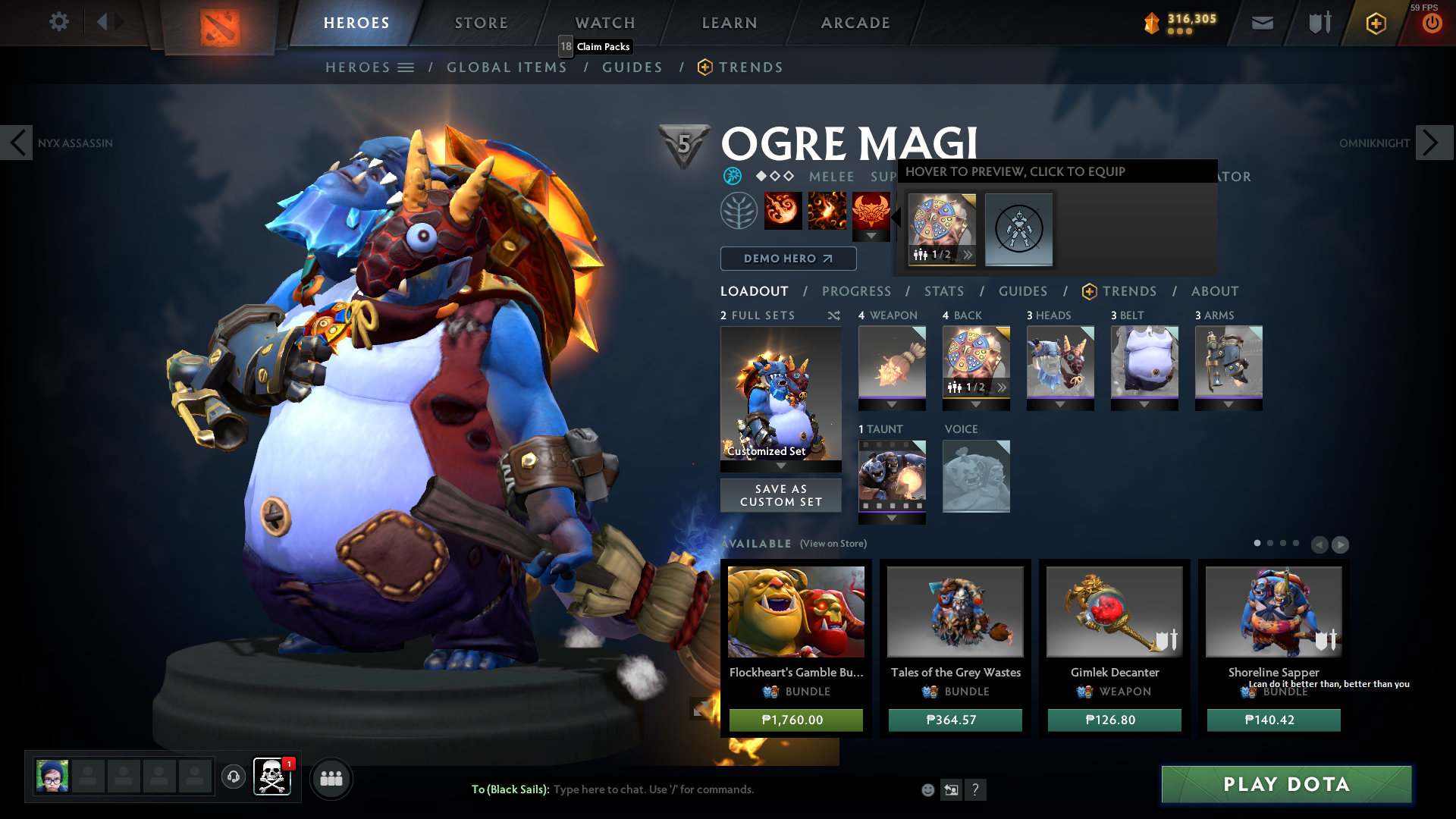View the talent tree icon for Ogre Magi

pyautogui.click(x=739, y=210)
